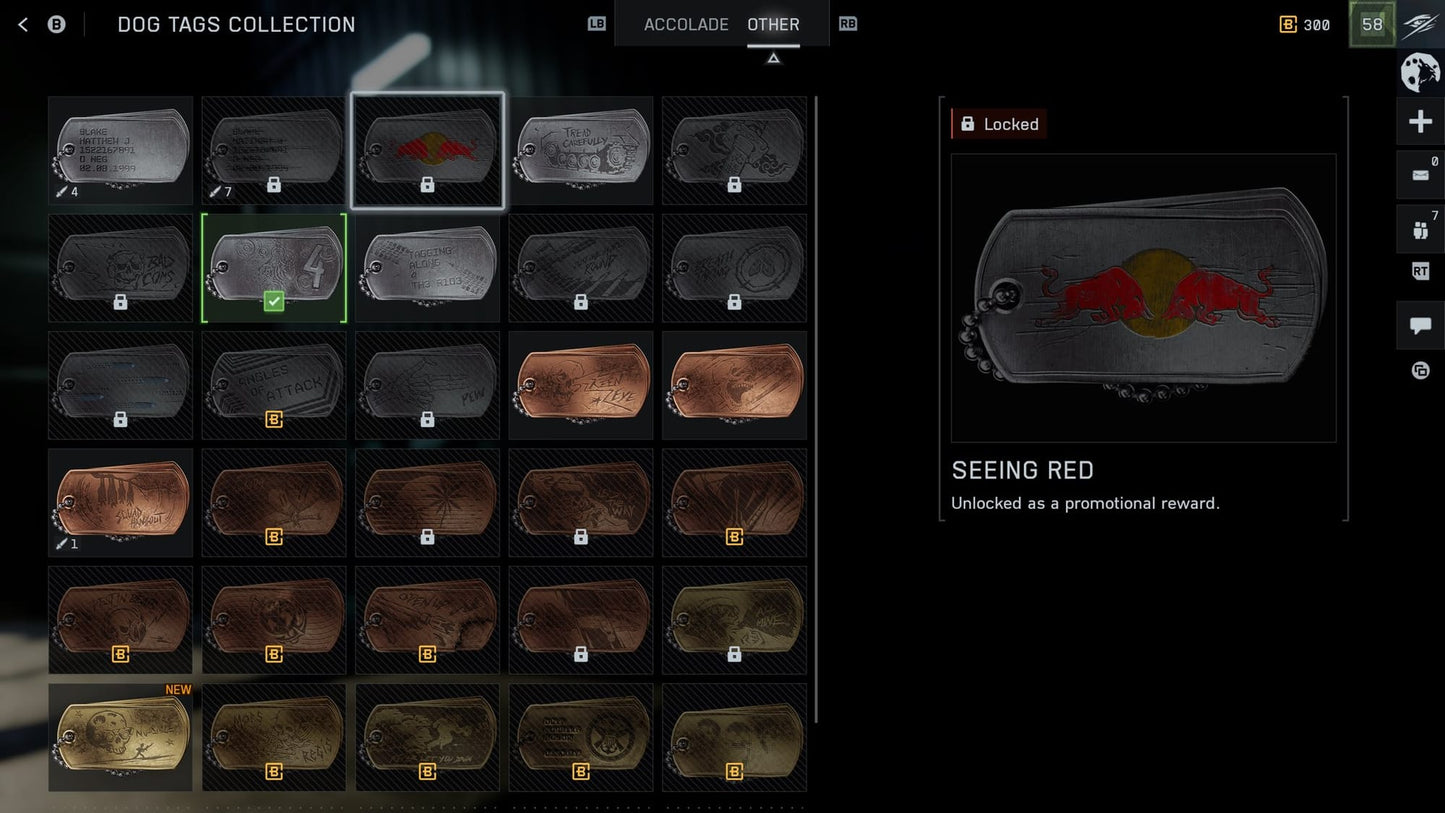This screenshot has height=813, width=1445.
Task: Select the Blake Matthew J. dog tag
Action: coord(120,150)
